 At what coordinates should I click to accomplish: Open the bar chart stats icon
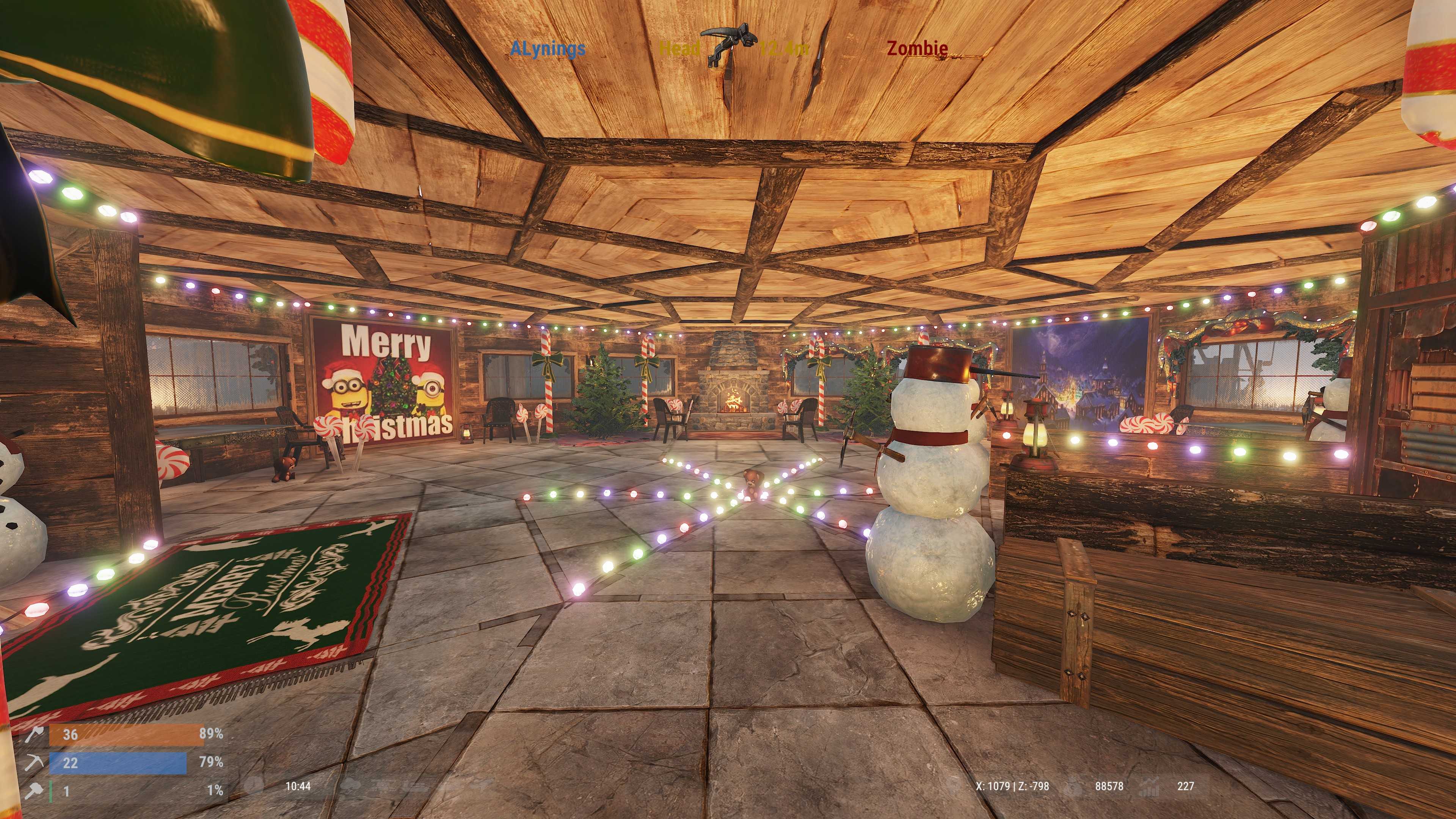[x=1150, y=786]
